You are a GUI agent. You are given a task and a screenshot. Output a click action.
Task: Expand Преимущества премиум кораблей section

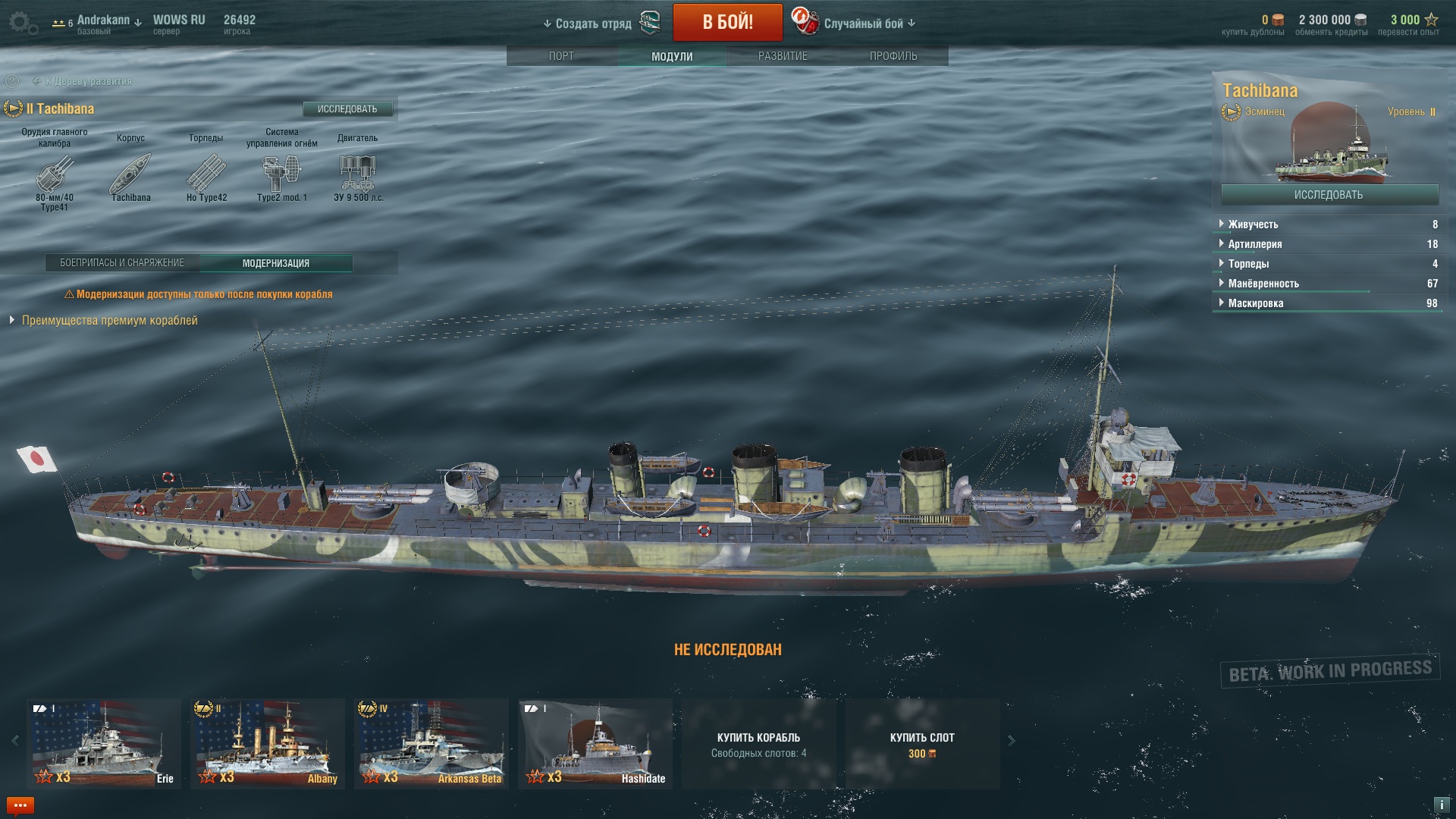[x=109, y=321]
